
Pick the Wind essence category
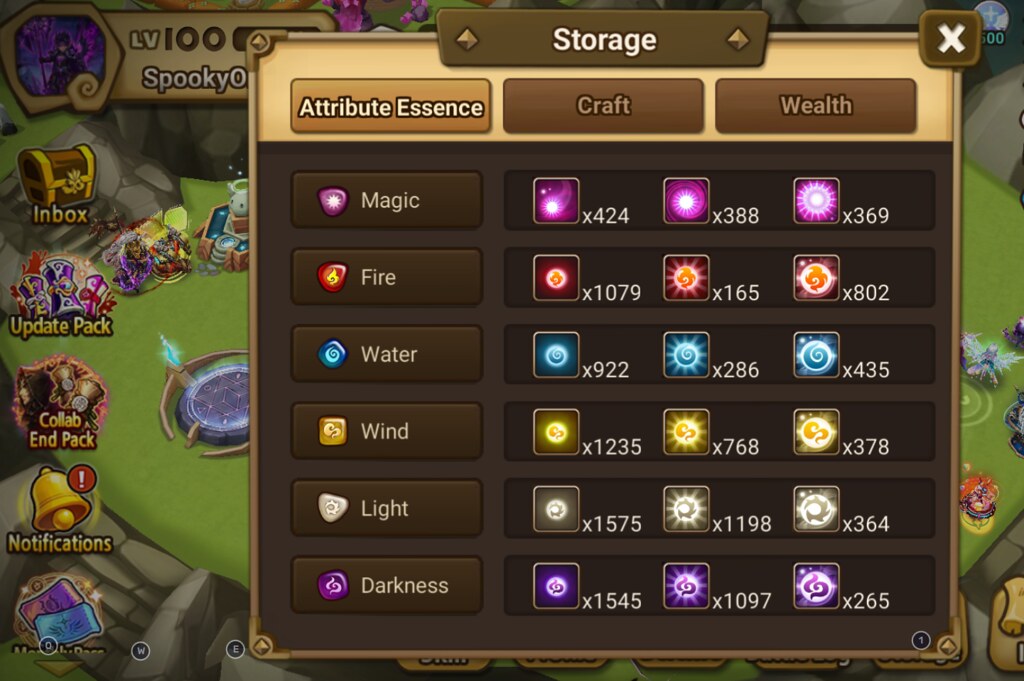[x=387, y=431]
